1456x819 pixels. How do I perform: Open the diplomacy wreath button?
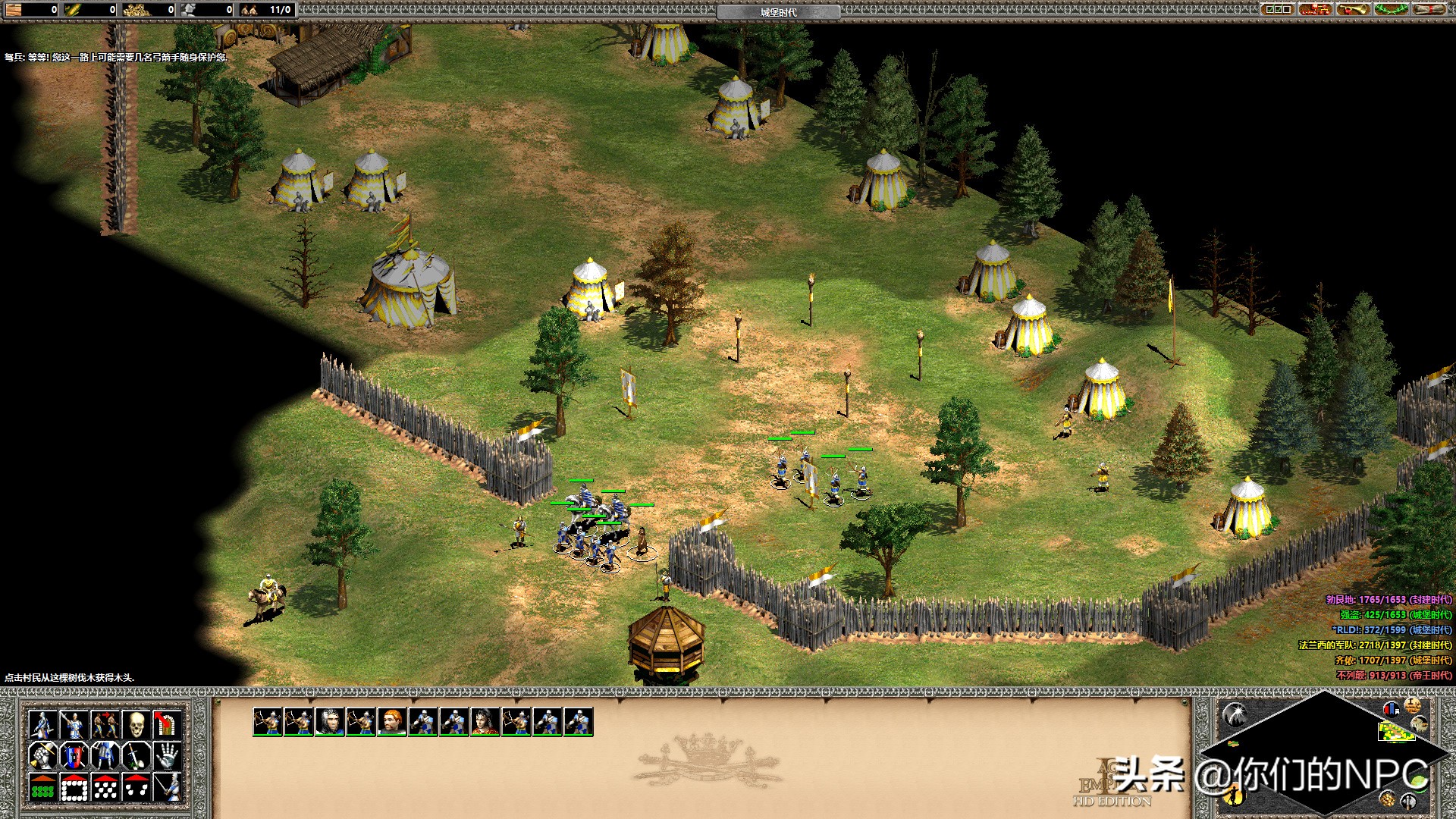coord(1392,9)
